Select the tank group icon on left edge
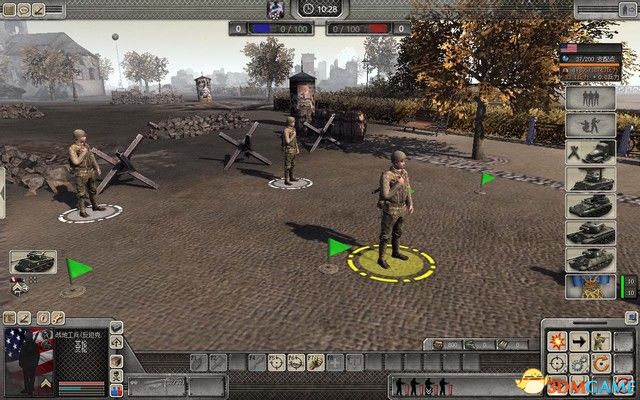The image size is (640, 400). 33,263
